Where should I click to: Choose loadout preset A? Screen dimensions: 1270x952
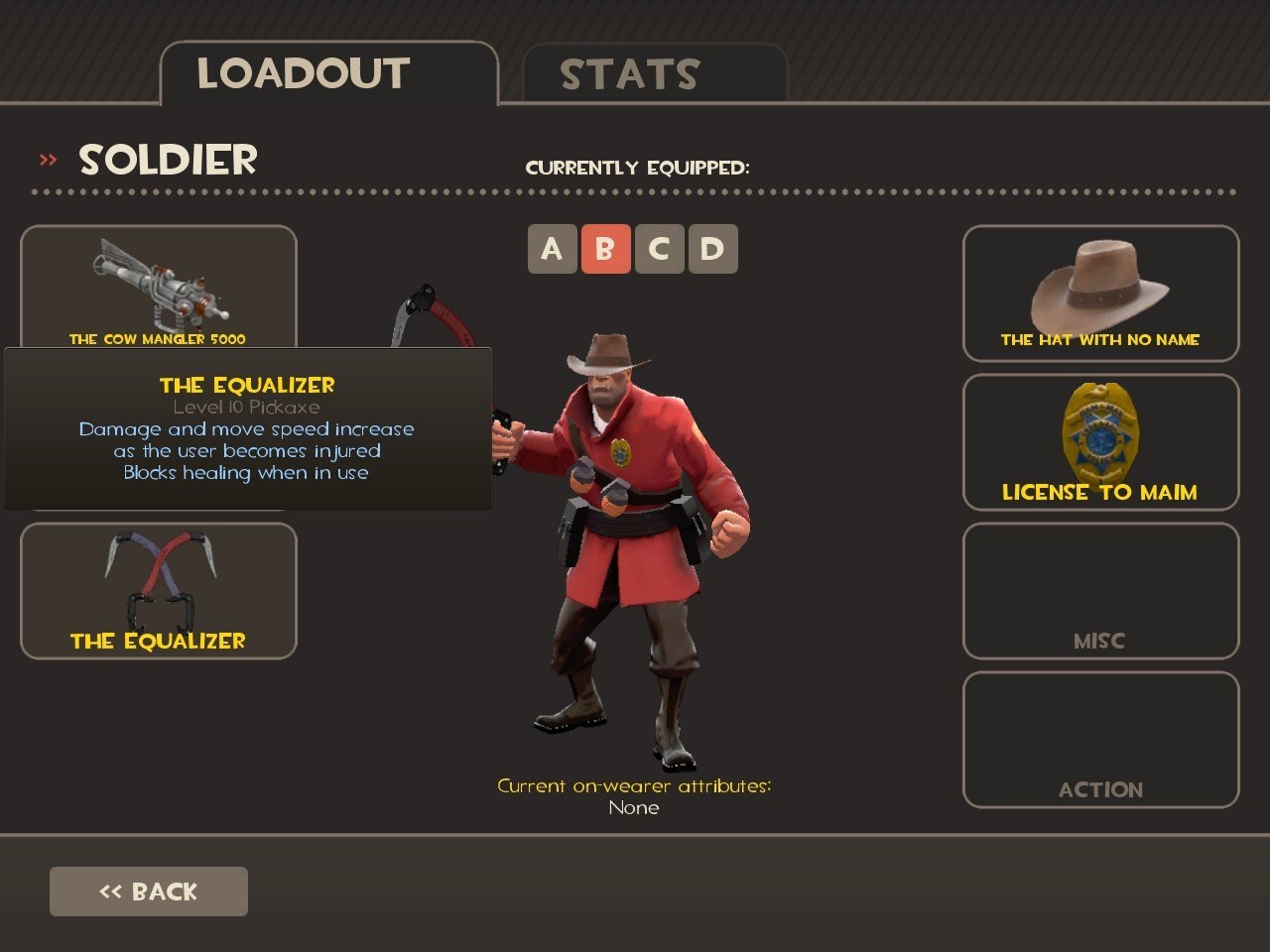pyautogui.click(x=552, y=249)
